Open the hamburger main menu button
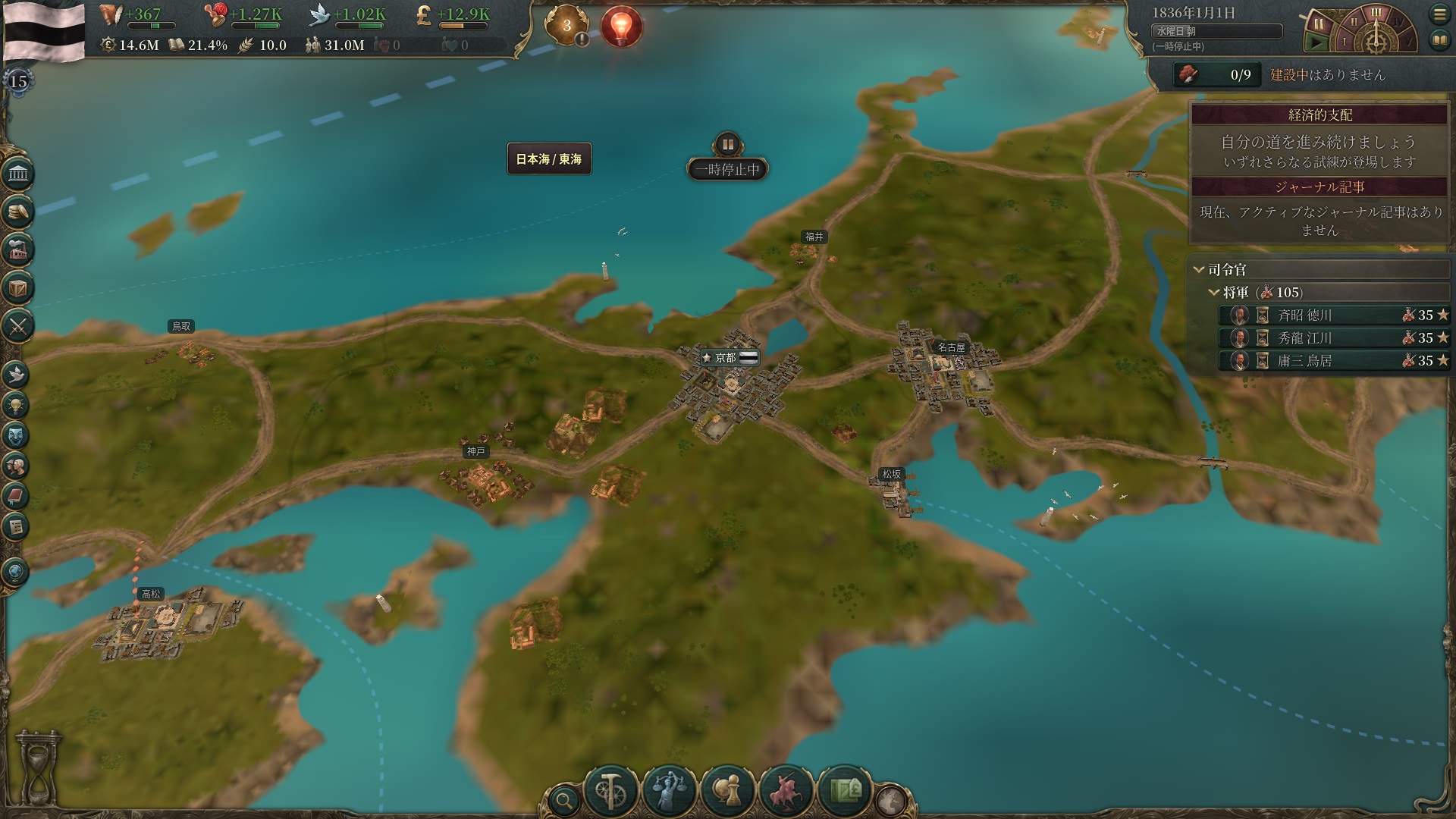Screen dimensions: 1456x819 (1439, 14)
